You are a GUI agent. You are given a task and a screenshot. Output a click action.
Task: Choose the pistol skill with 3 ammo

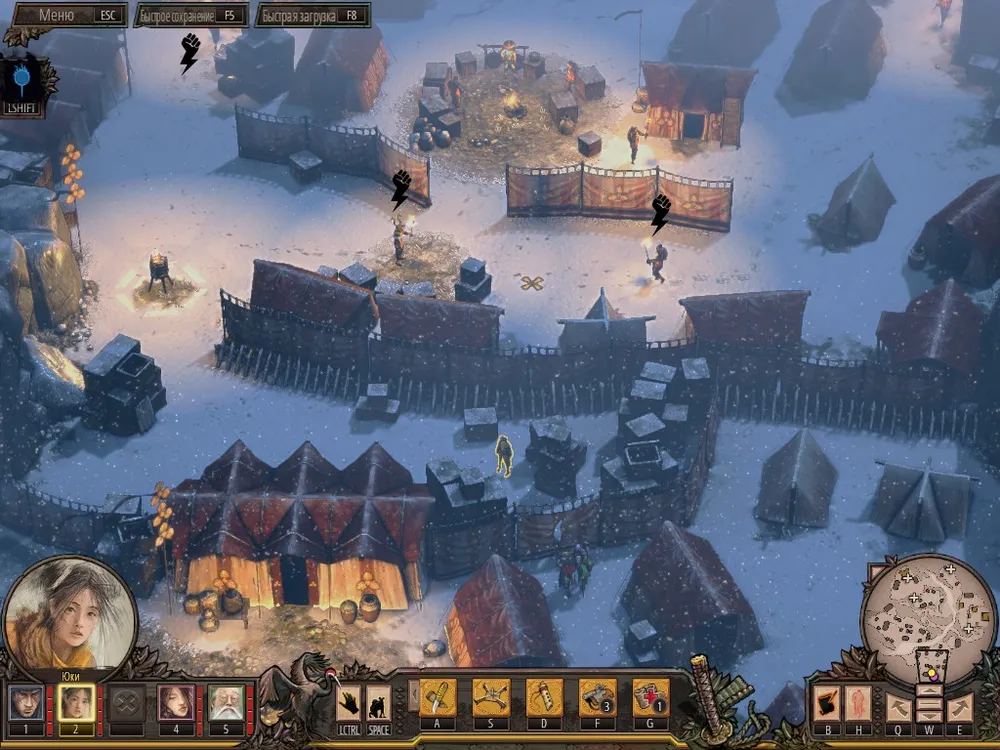597,697
